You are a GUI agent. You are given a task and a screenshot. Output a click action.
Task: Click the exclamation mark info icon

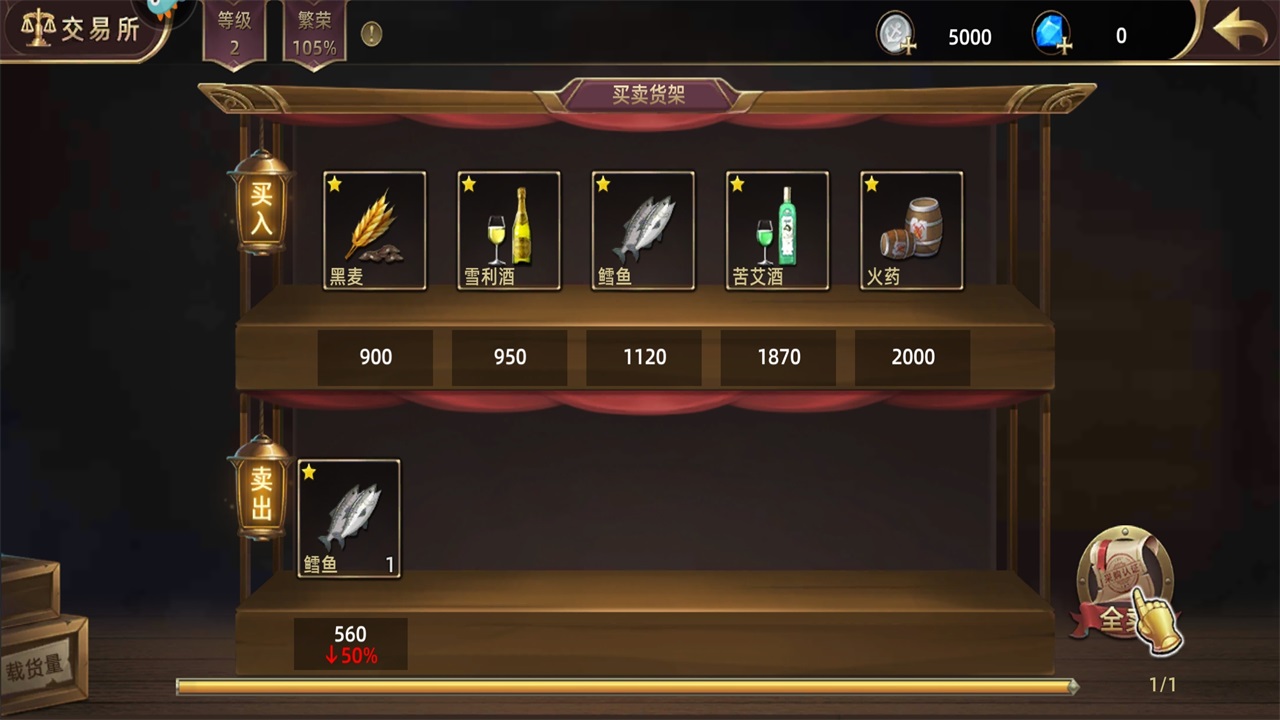[x=370, y=34]
